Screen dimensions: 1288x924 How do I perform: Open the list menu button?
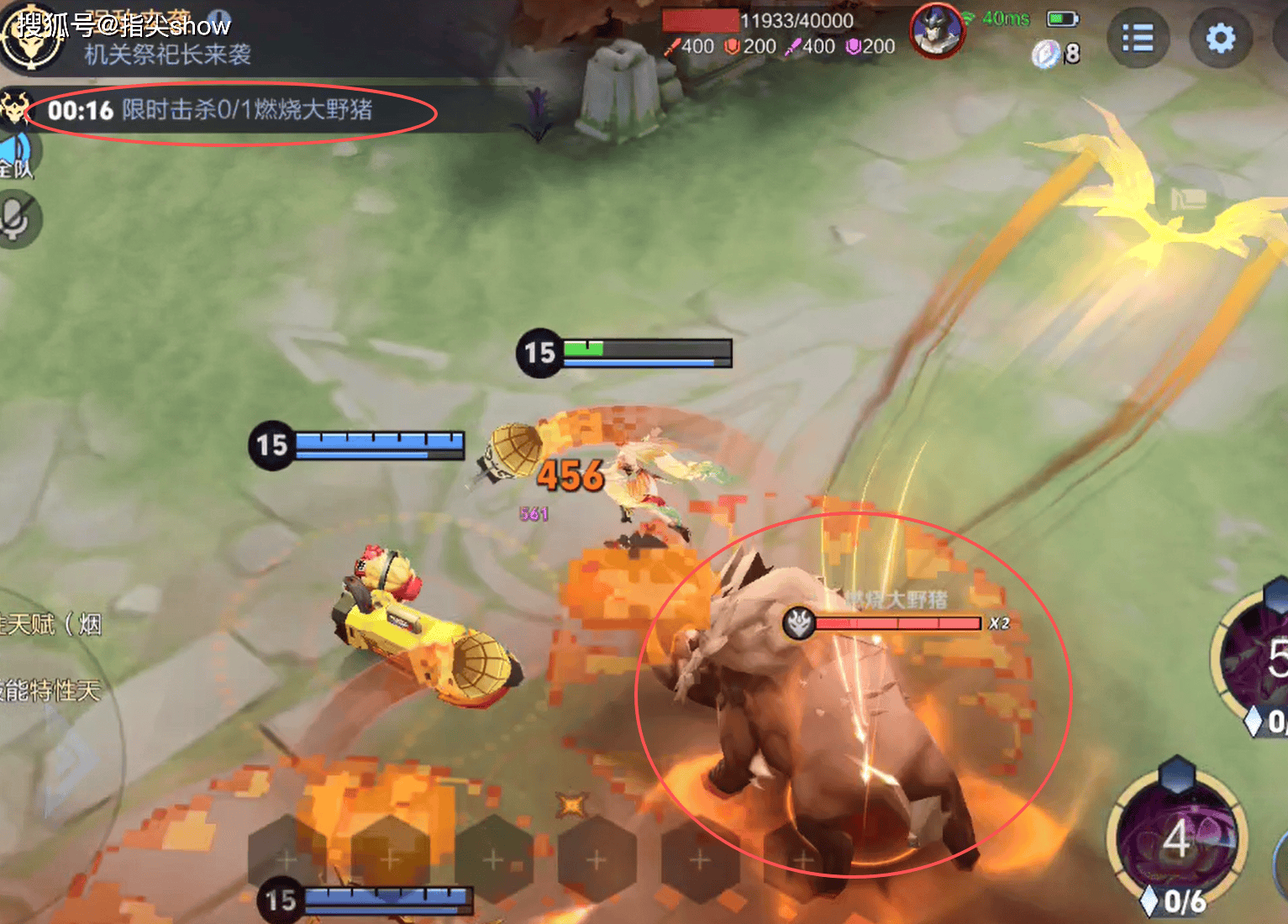click(1138, 39)
